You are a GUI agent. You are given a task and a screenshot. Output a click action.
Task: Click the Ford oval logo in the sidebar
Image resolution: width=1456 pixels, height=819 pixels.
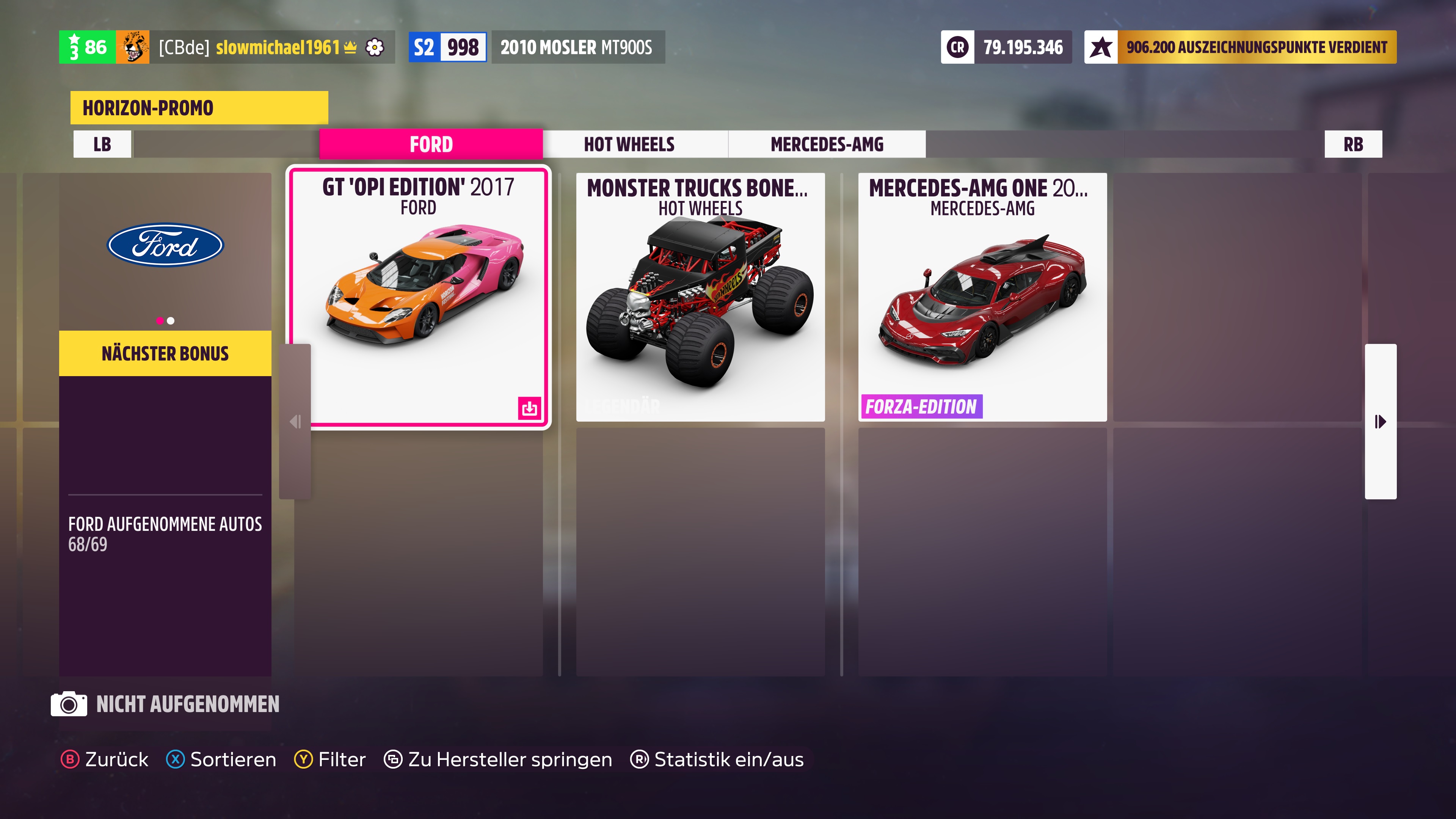pos(165,245)
